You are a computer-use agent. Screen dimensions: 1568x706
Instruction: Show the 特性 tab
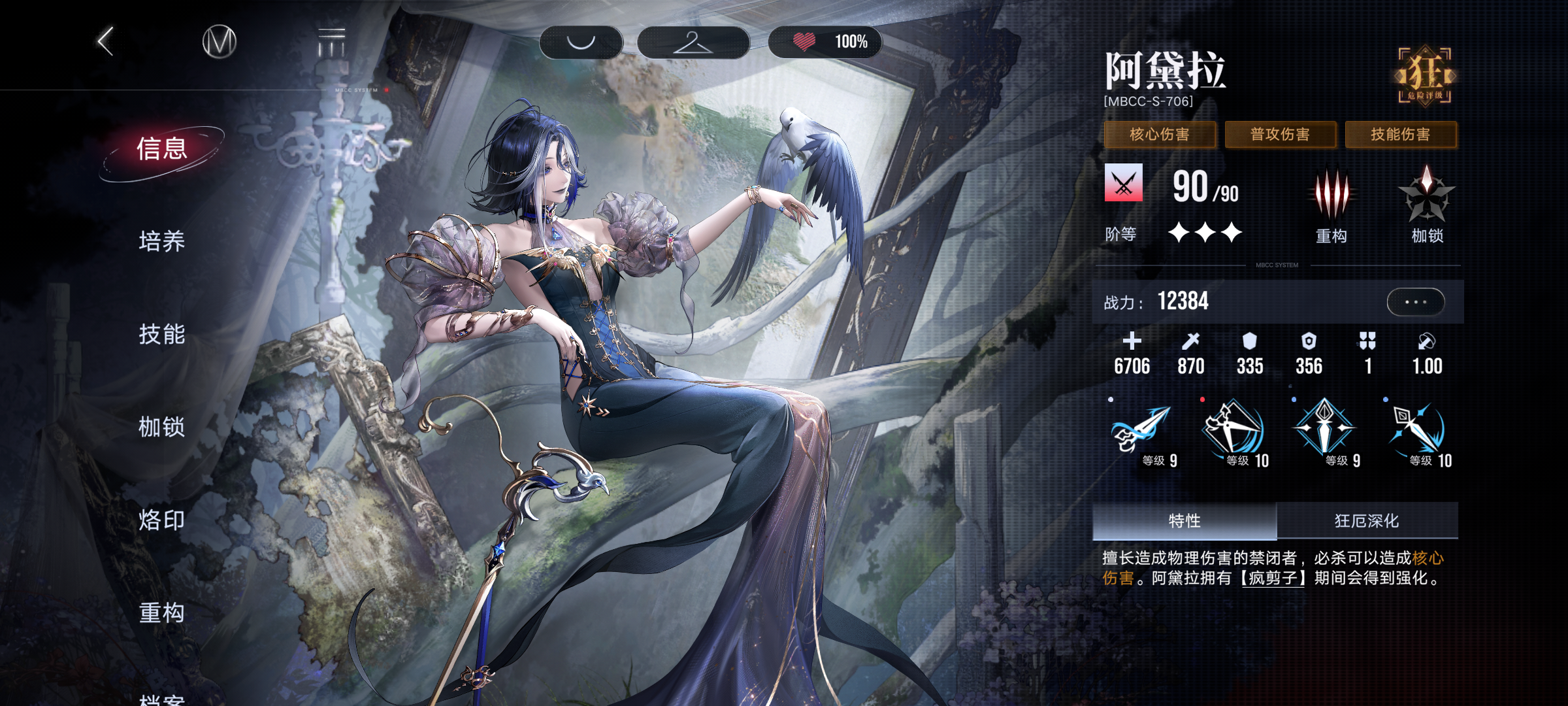1184,521
